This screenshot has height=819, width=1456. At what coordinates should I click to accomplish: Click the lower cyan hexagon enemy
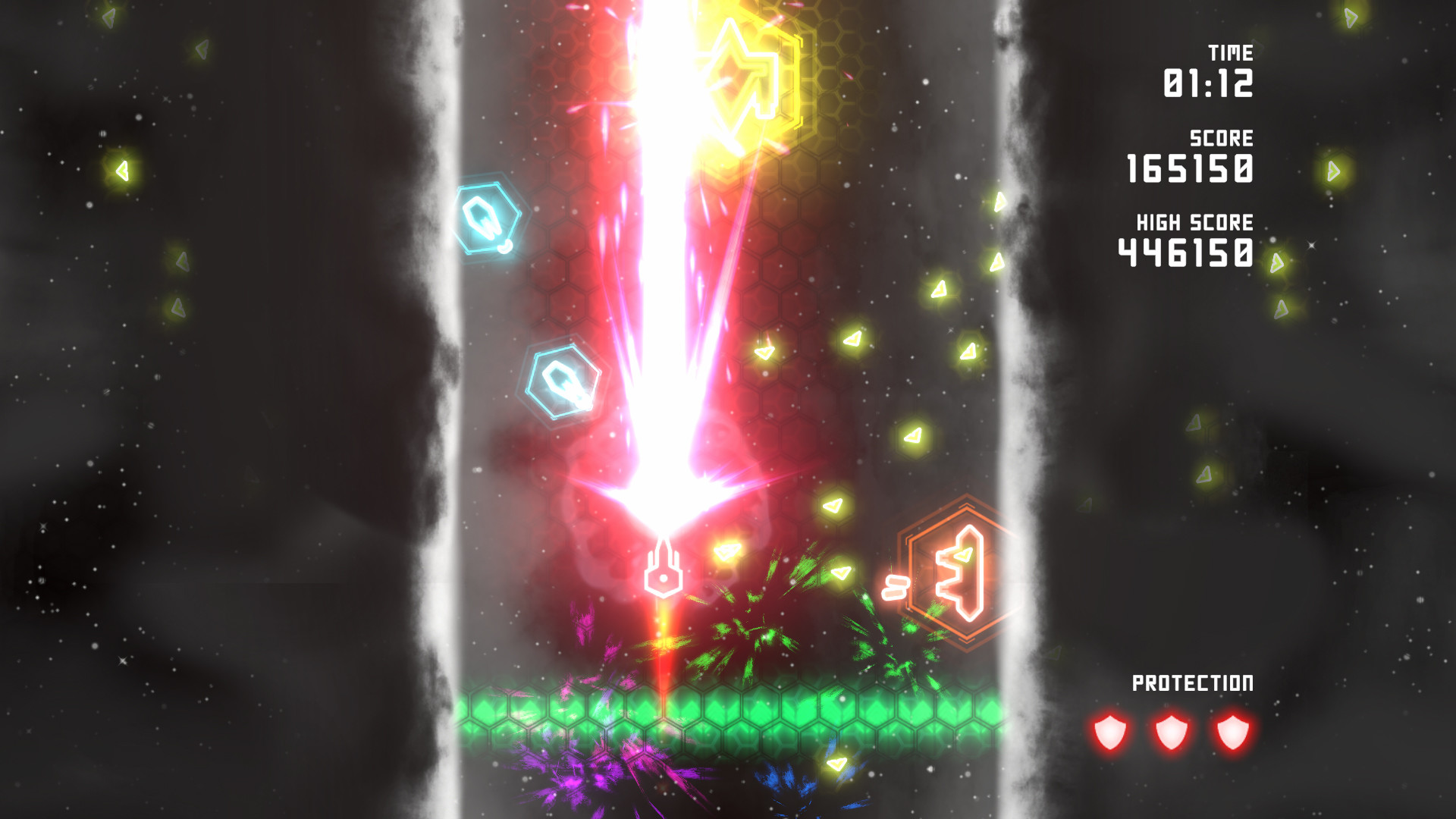point(561,379)
